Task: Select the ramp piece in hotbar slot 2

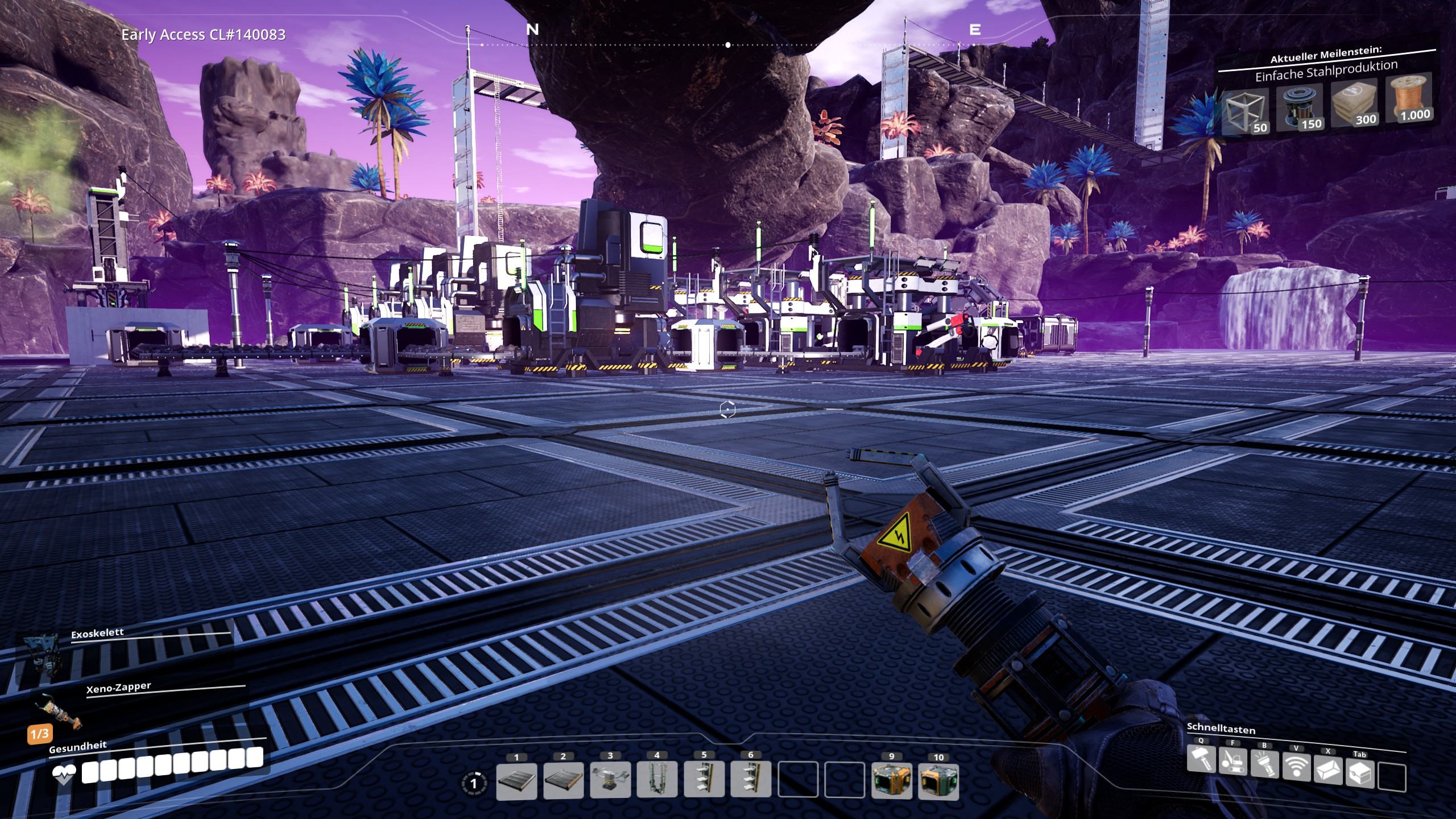Action: coord(563,780)
